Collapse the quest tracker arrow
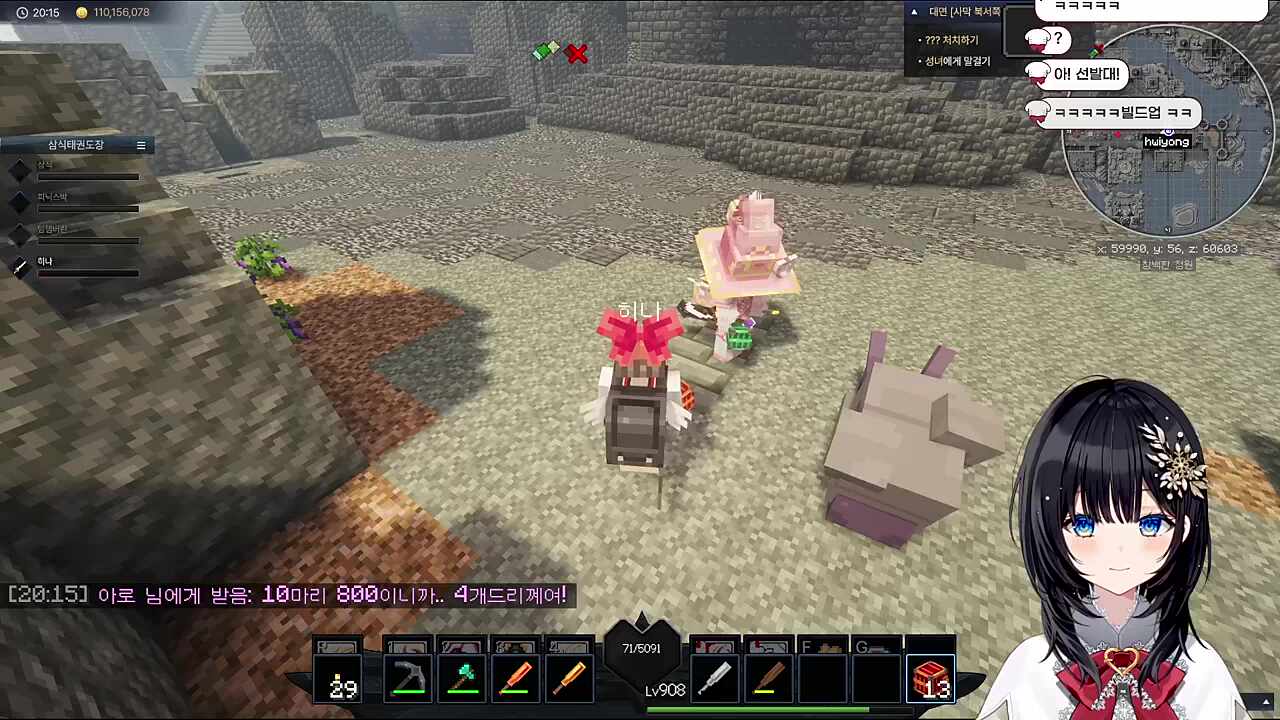Image resolution: width=1280 pixels, height=720 pixels. pos(914,12)
